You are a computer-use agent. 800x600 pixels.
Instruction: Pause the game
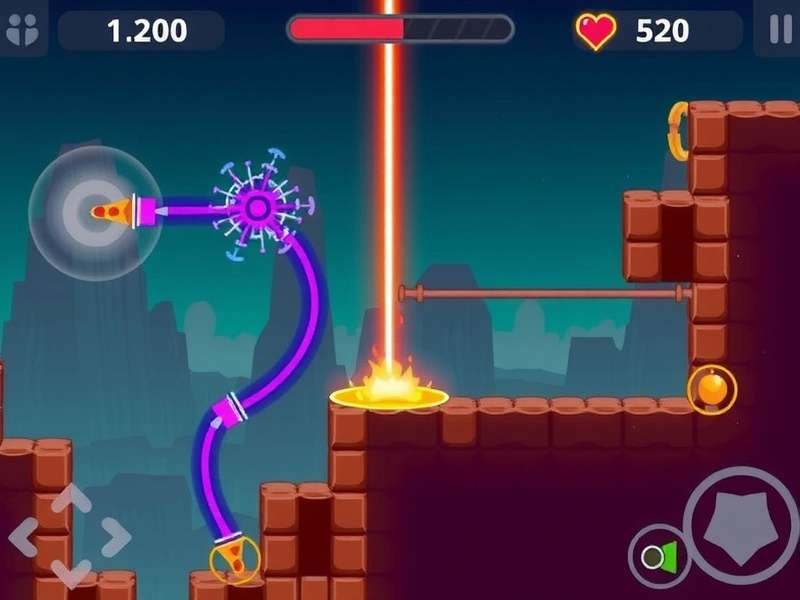click(780, 30)
